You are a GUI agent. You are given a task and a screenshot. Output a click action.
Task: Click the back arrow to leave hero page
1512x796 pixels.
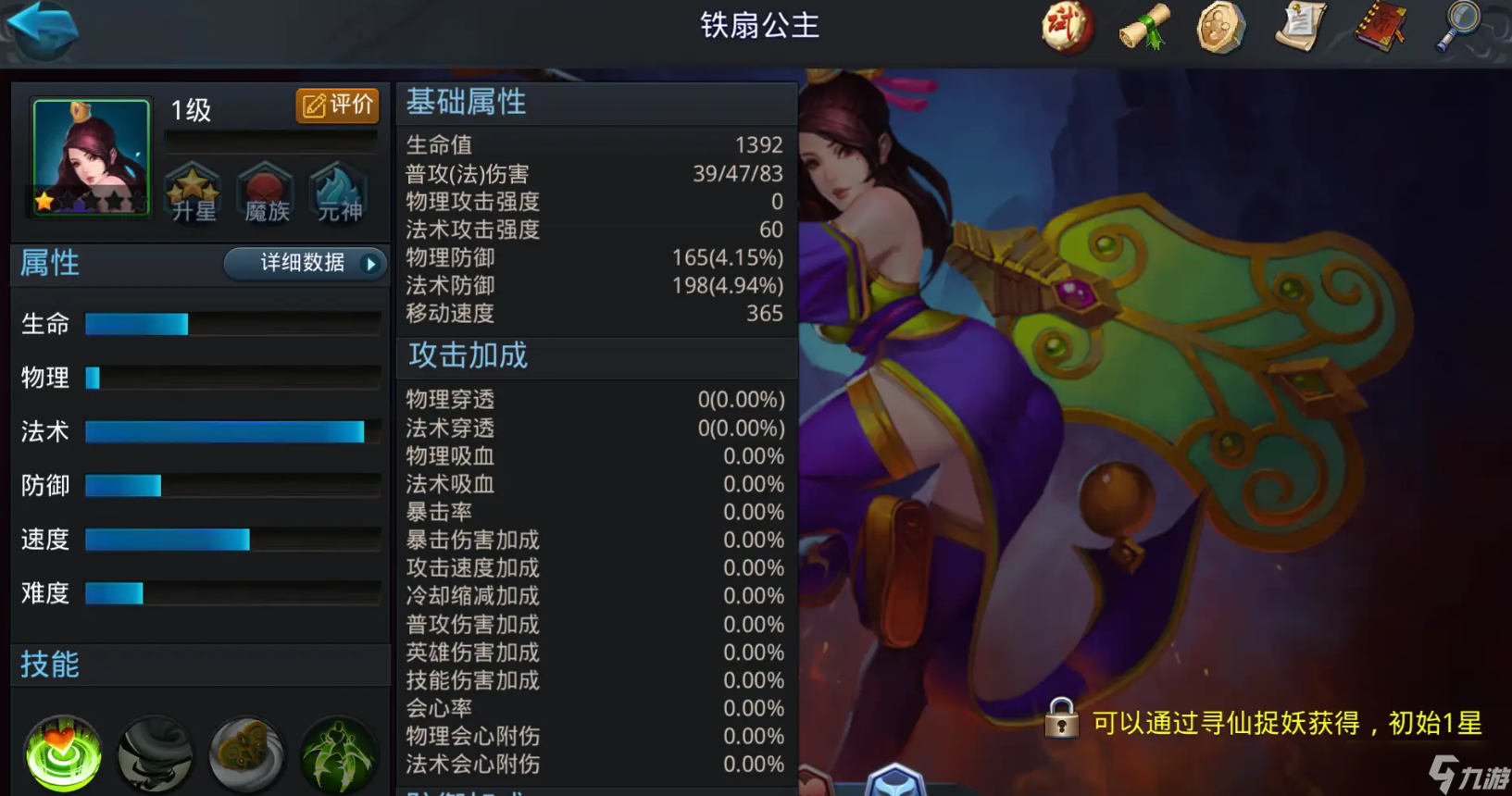(x=41, y=28)
